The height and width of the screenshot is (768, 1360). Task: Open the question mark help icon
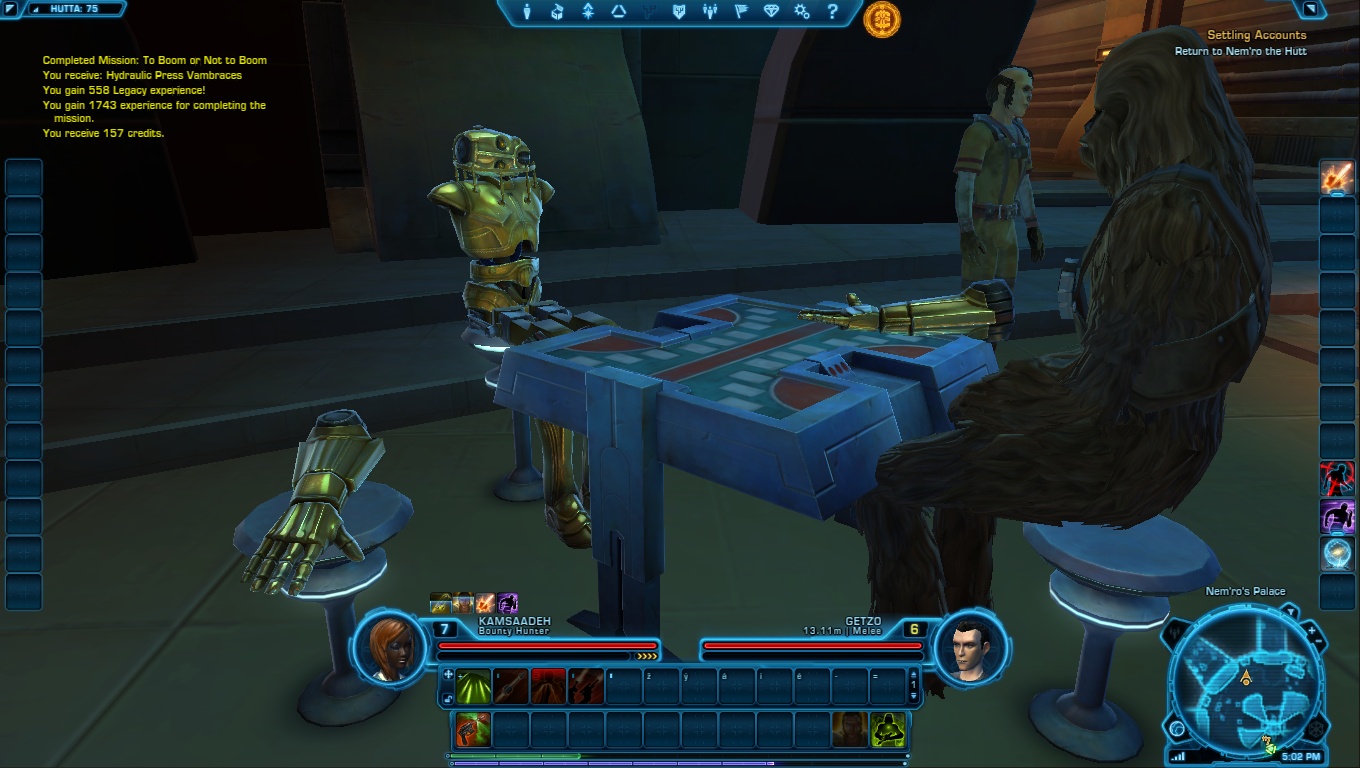[832, 12]
